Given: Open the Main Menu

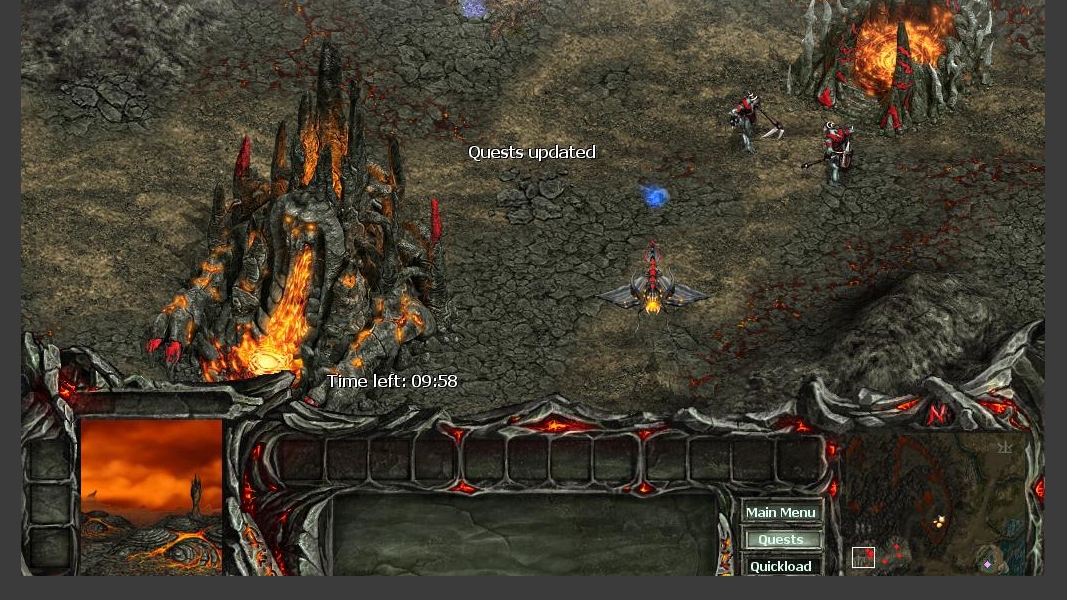Looking at the screenshot, I should tap(781, 512).
